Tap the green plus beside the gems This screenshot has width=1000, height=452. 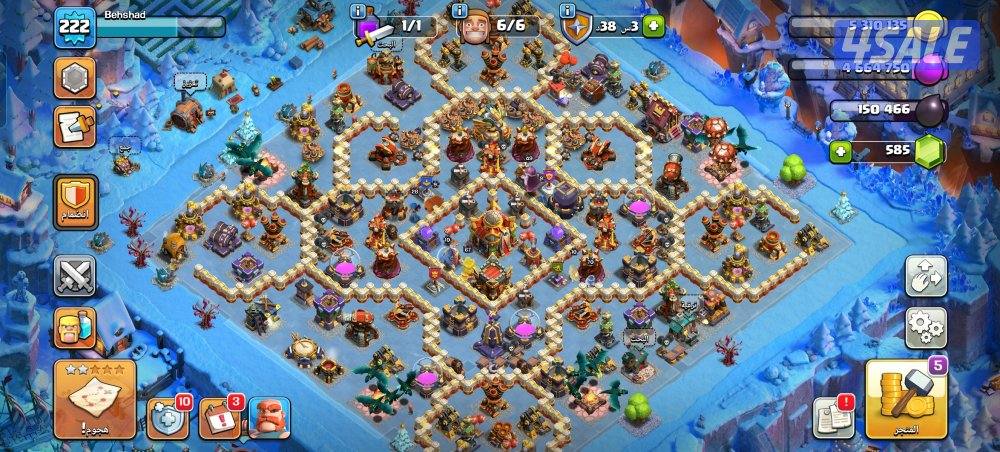842,152
